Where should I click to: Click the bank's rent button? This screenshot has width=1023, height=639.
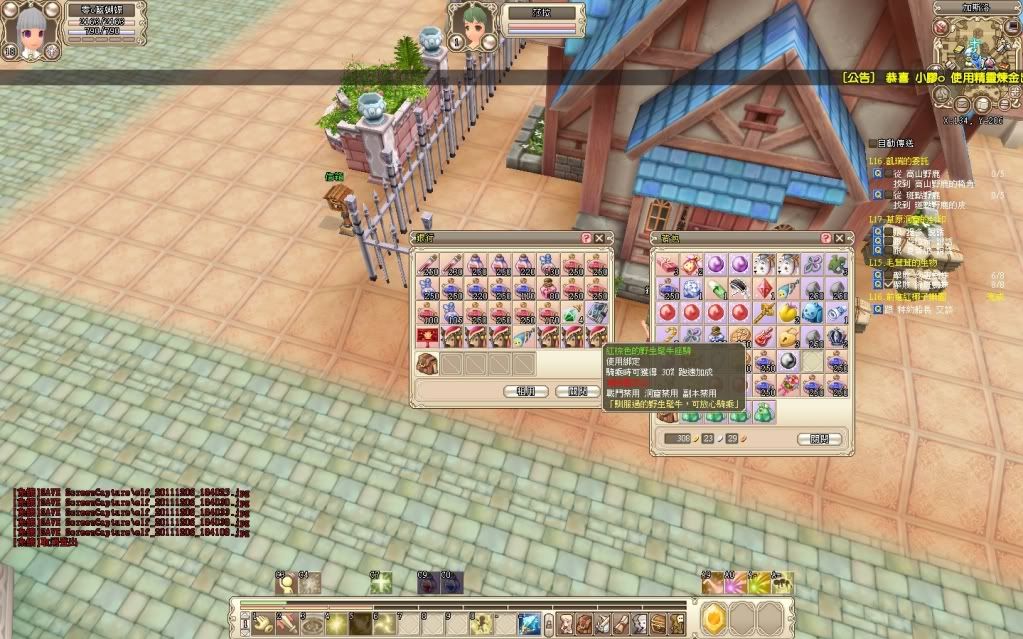click(x=526, y=391)
